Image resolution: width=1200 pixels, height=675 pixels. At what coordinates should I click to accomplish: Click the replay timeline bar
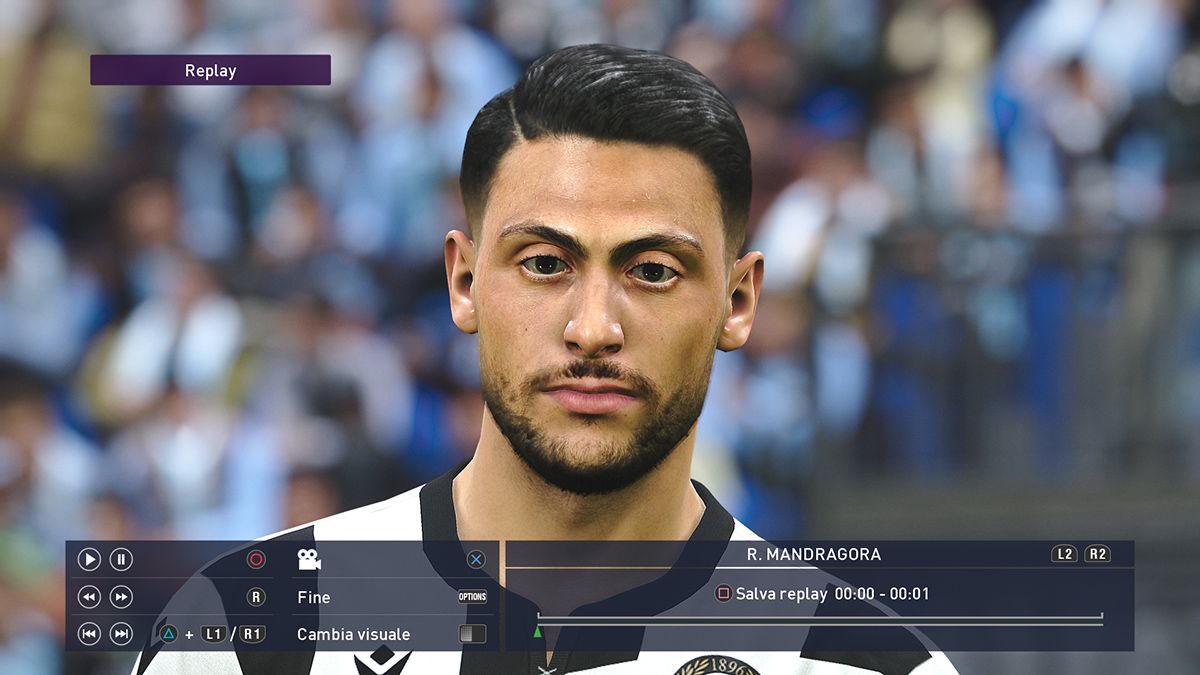tap(820, 620)
